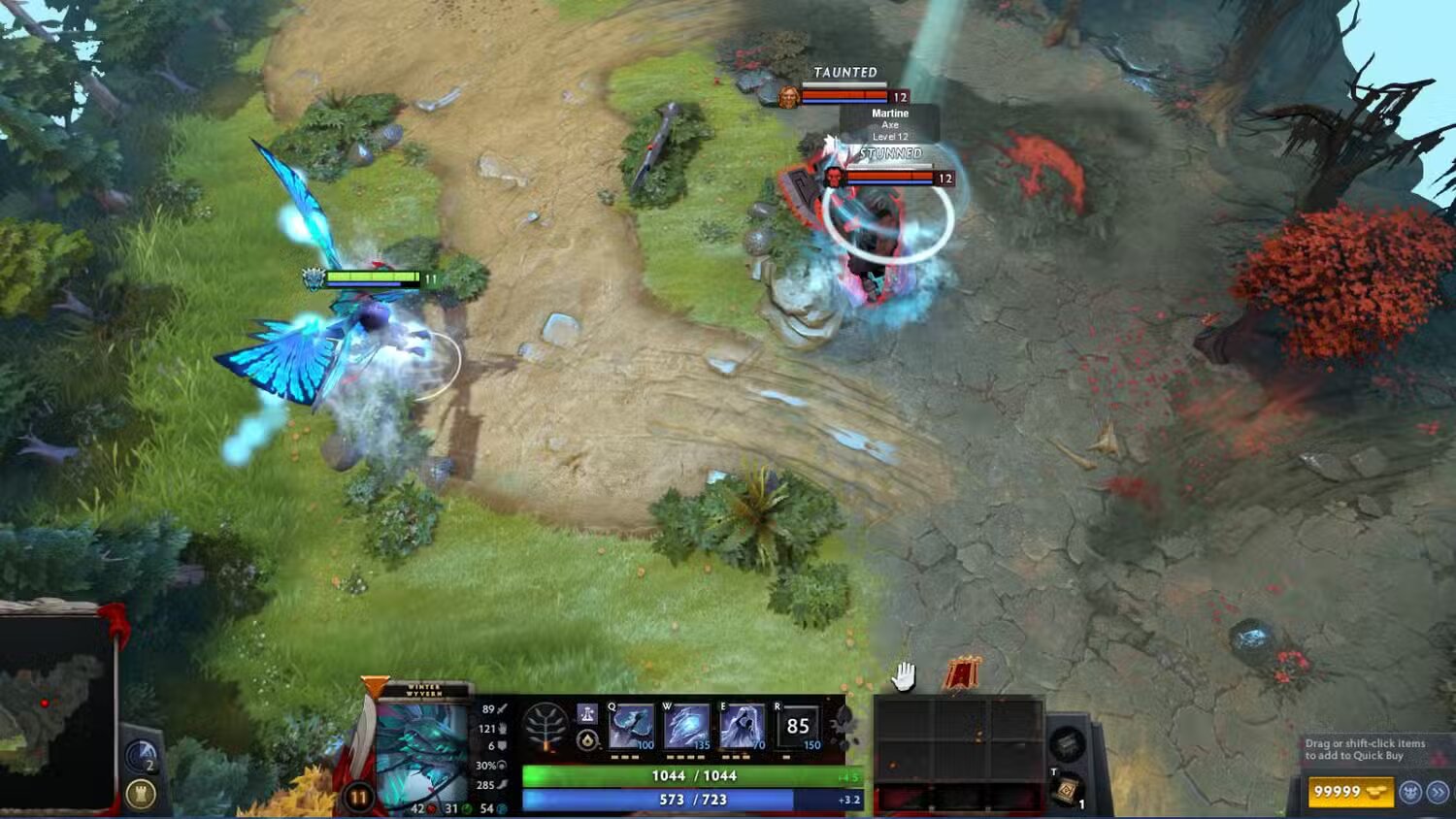Cast Arctic Burn from the Q slot
1456x819 pixels.
coord(631,726)
